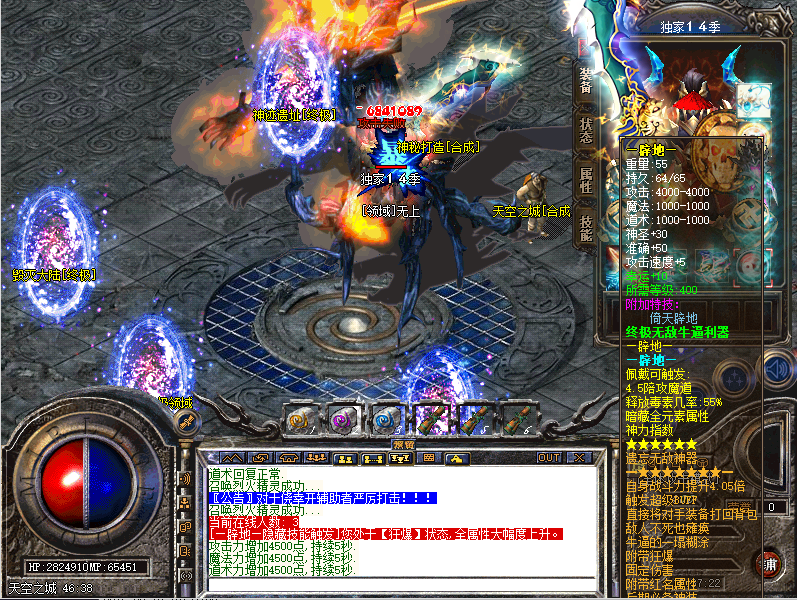
Task: Show the 属性 attributes tab
Action: [585, 180]
